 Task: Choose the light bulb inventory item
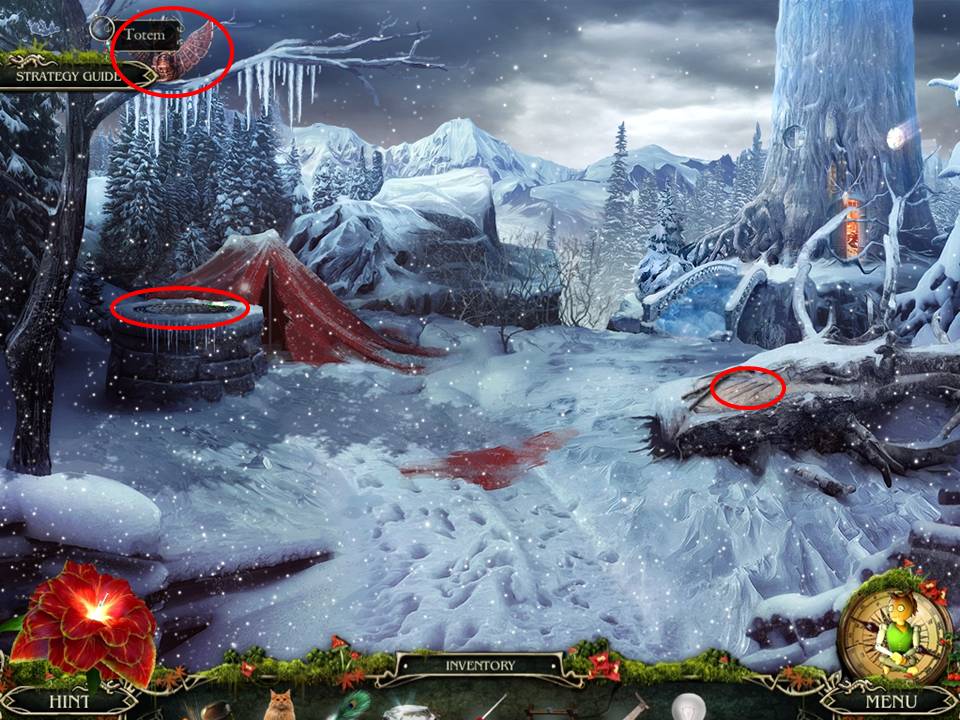(687, 708)
